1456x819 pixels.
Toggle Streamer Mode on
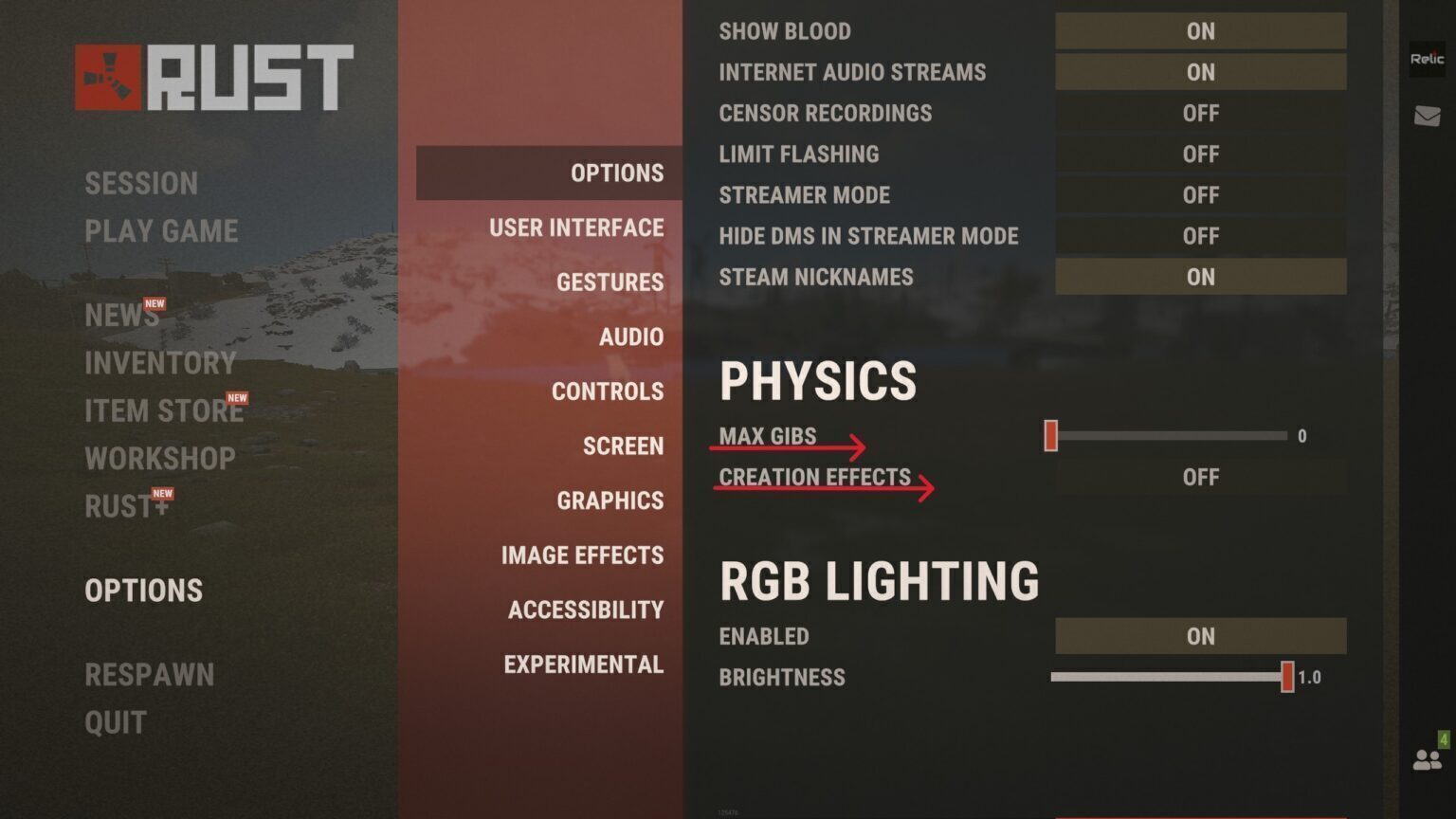click(1200, 195)
